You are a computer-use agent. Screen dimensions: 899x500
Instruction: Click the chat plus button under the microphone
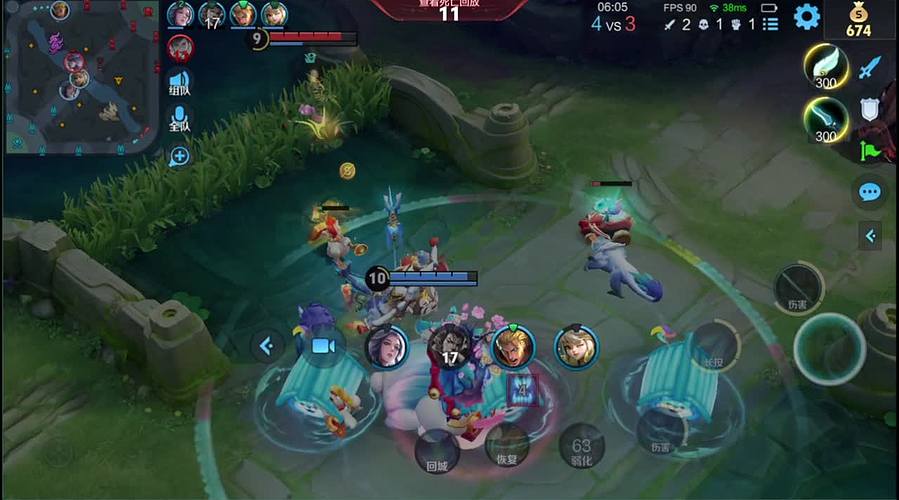click(x=180, y=155)
